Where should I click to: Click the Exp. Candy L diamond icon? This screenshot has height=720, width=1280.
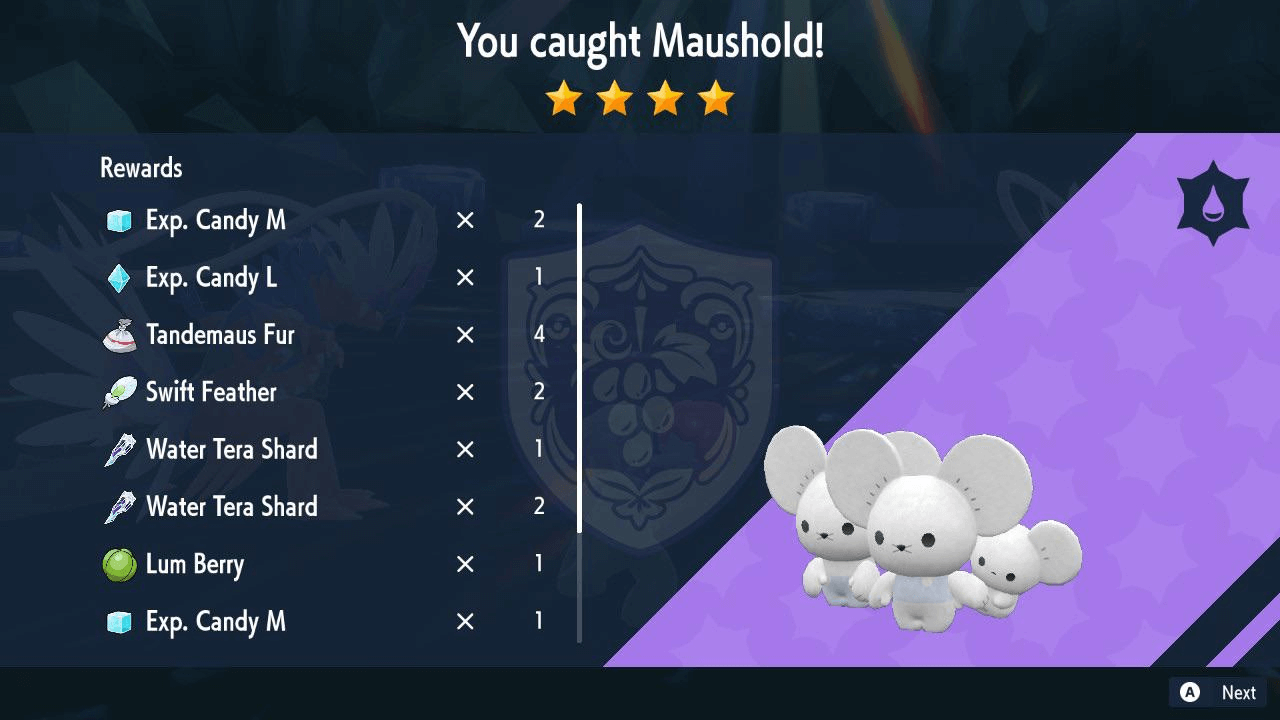pyautogui.click(x=119, y=277)
